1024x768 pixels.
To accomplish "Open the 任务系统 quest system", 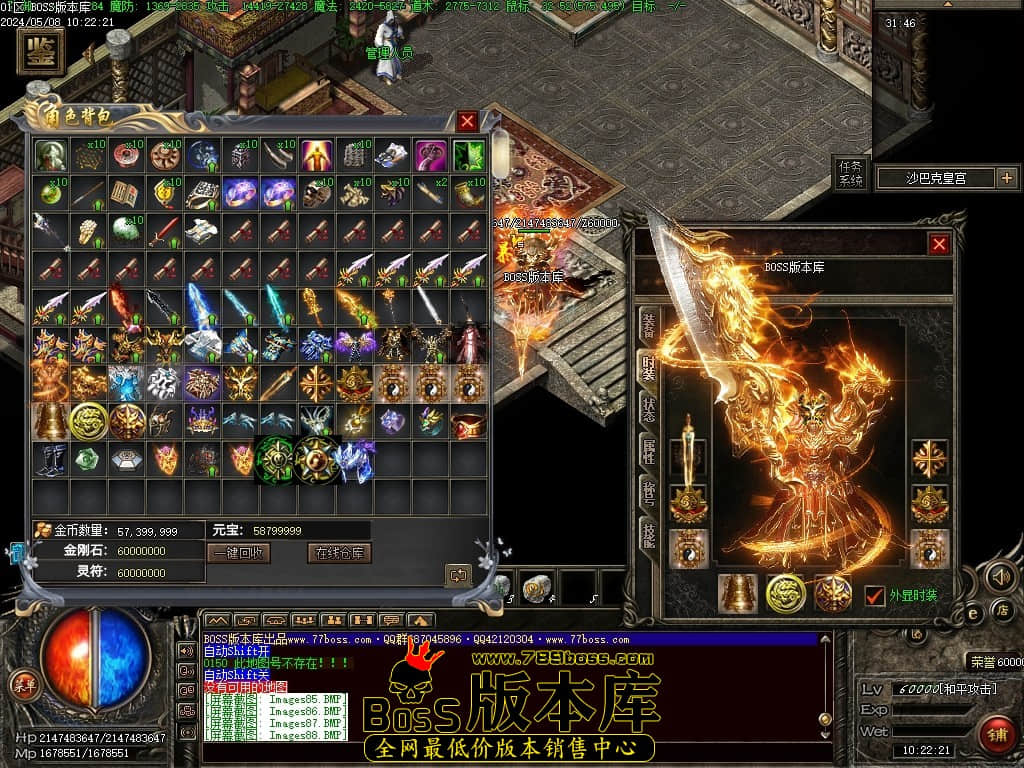I will coord(849,174).
